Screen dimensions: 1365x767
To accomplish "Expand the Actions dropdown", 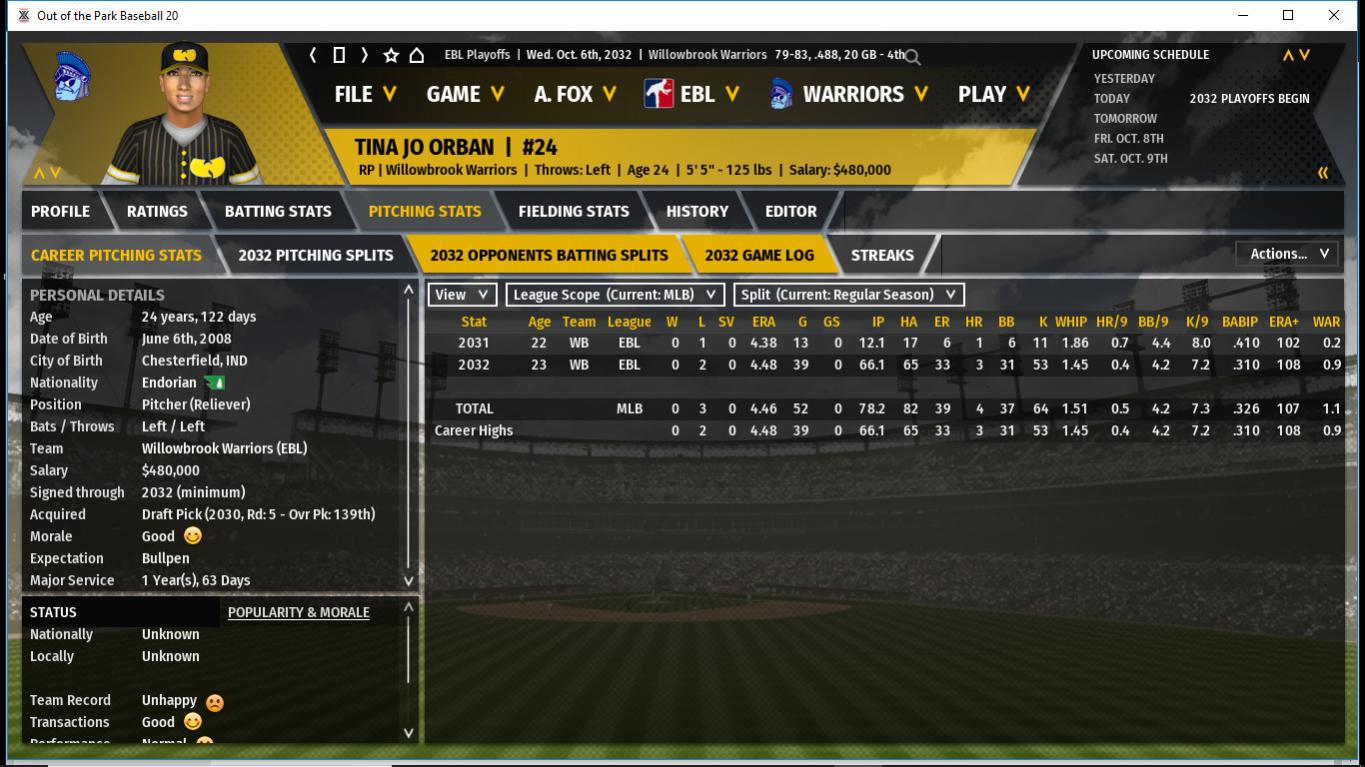I will 1288,254.
